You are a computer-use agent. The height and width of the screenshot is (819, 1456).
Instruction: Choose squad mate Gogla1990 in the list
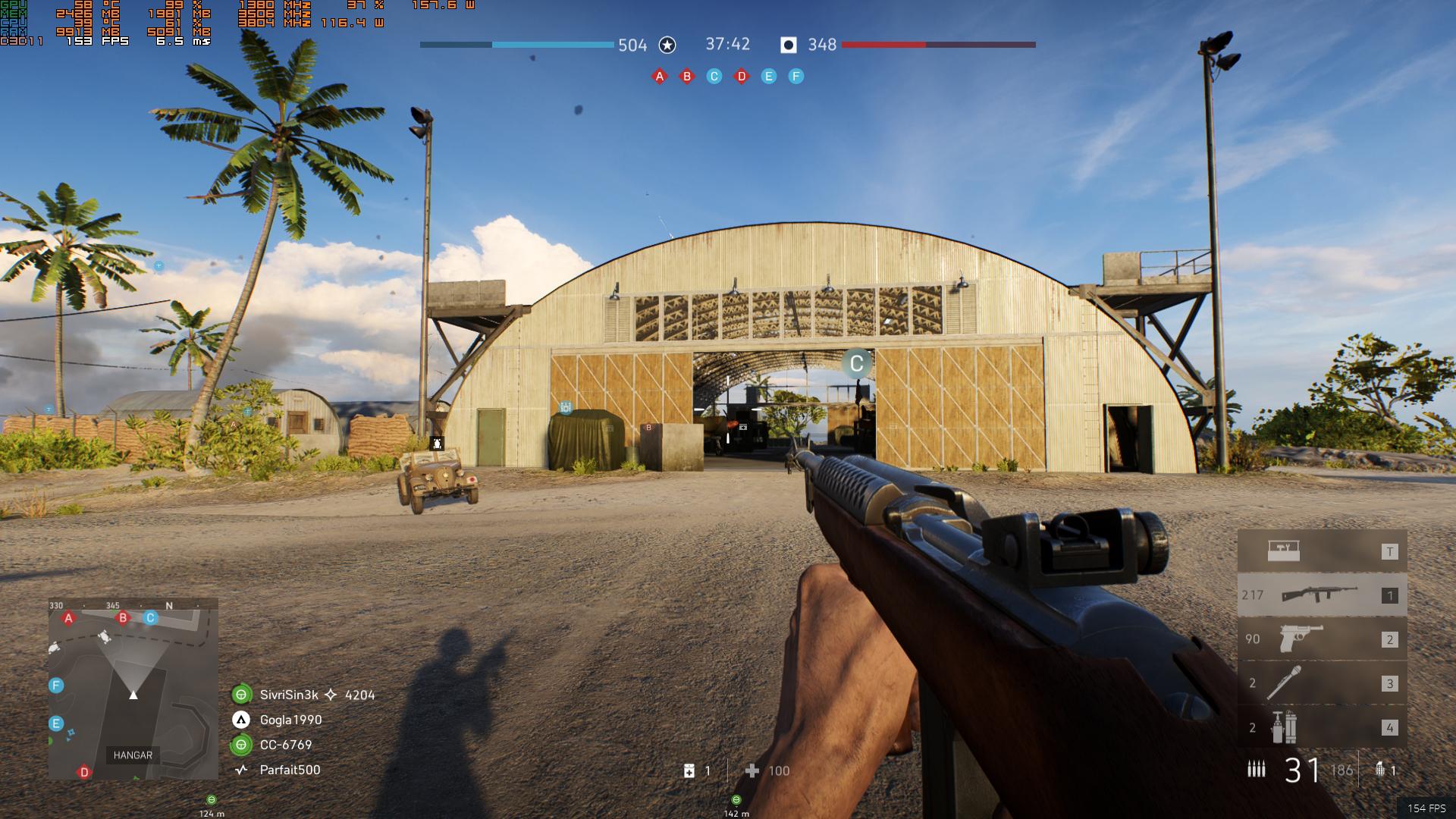point(290,720)
